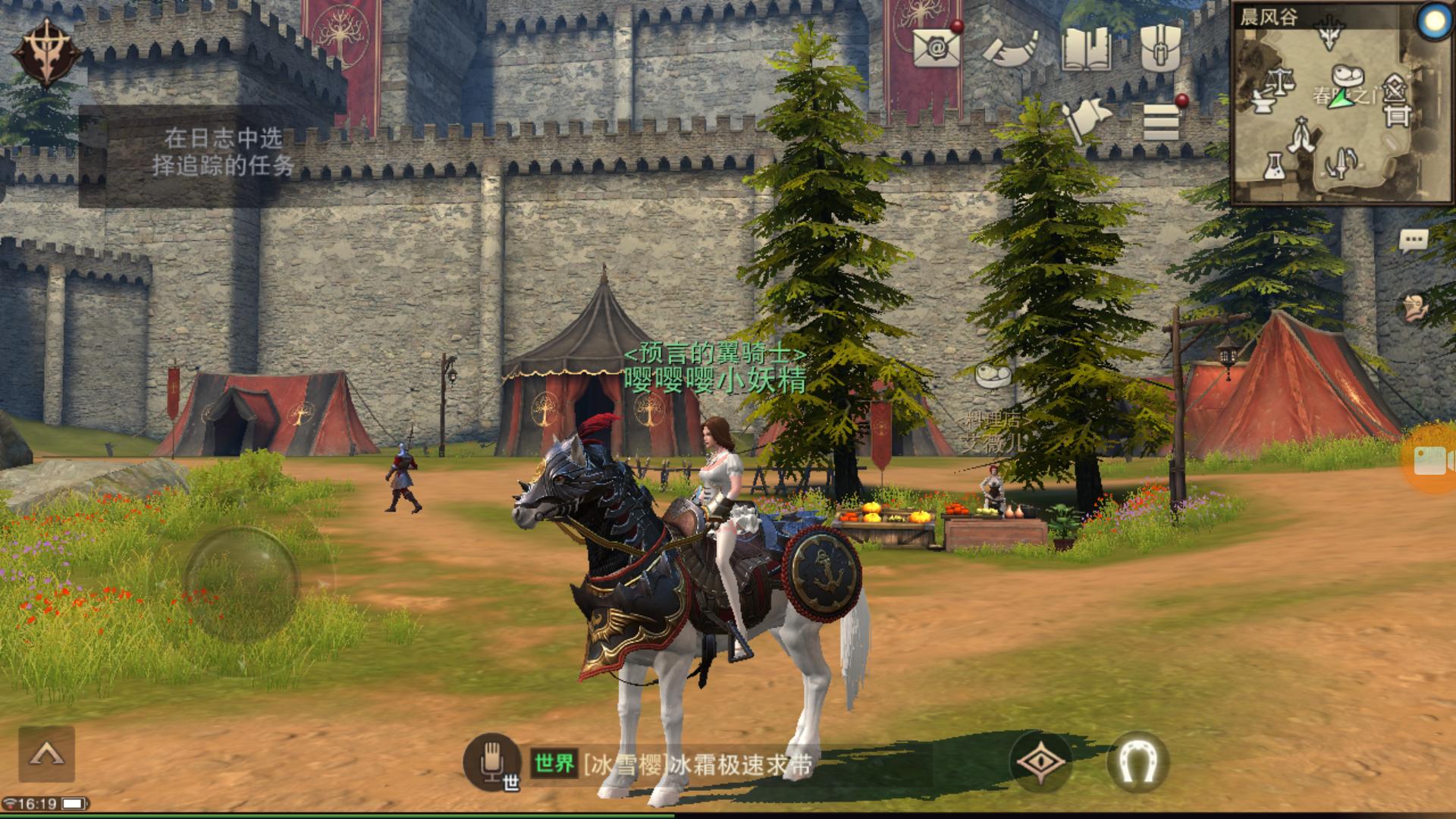Click the orange screen recorder button
The image size is (1456, 819).
(1431, 460)
